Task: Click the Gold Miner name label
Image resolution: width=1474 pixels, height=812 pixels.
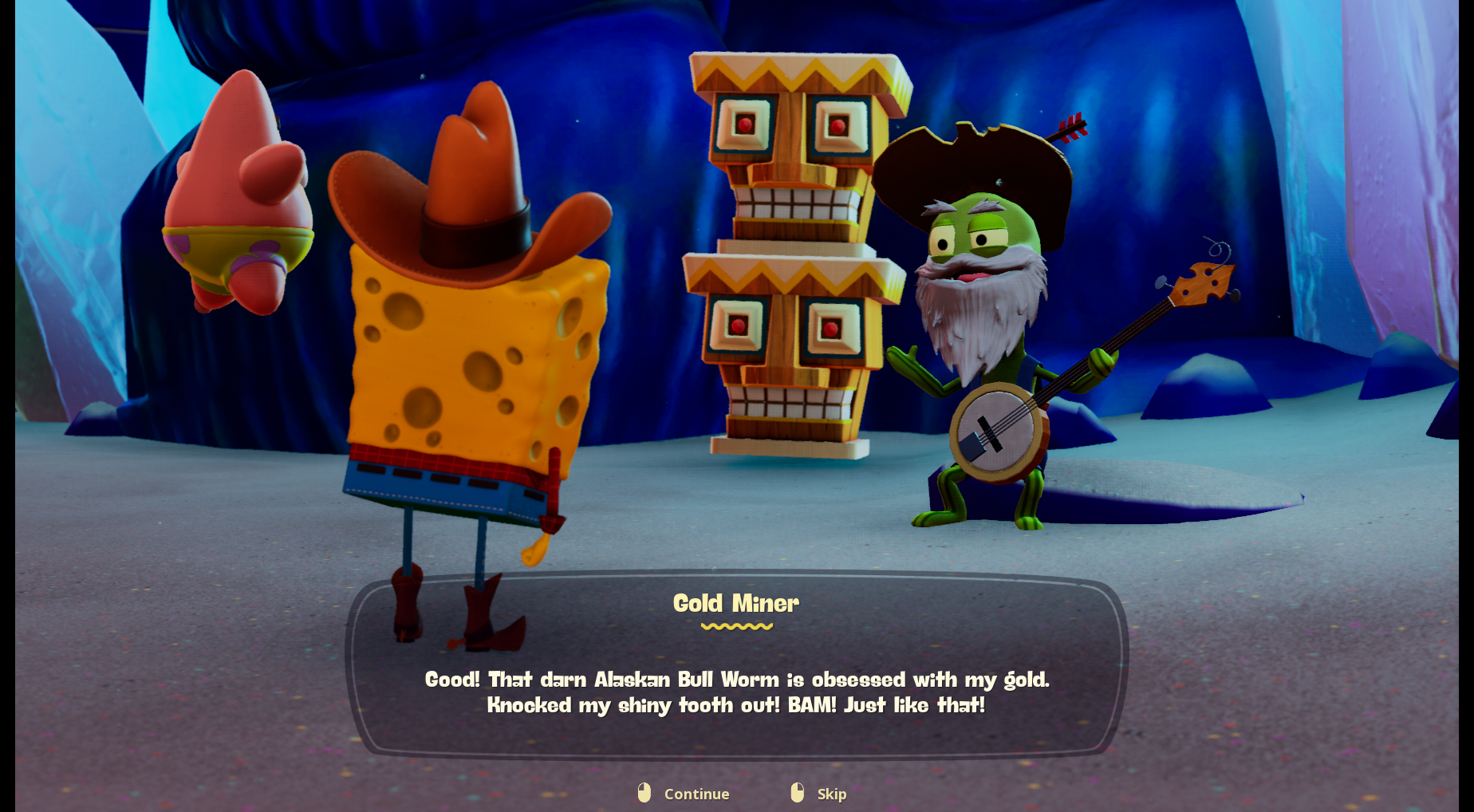Action: click(736, 604)
